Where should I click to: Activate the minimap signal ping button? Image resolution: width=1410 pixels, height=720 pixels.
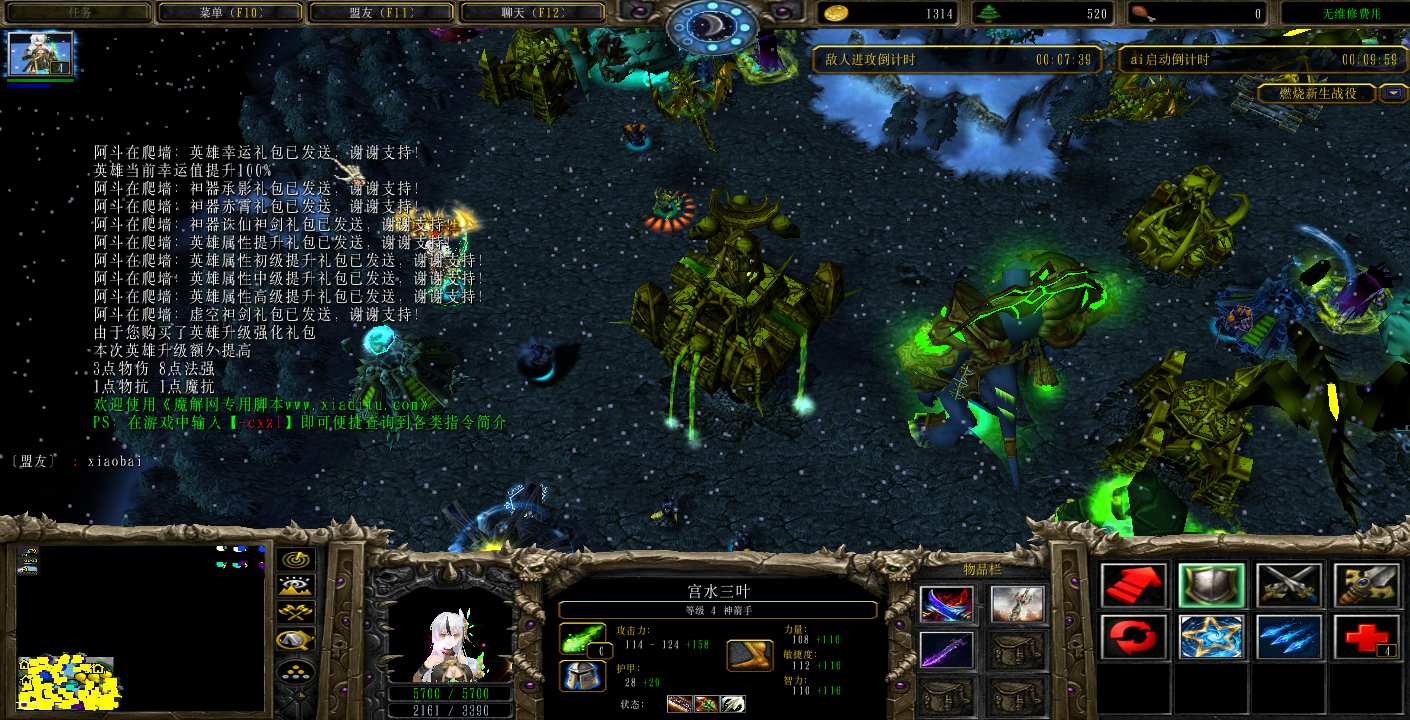(296, 561)
